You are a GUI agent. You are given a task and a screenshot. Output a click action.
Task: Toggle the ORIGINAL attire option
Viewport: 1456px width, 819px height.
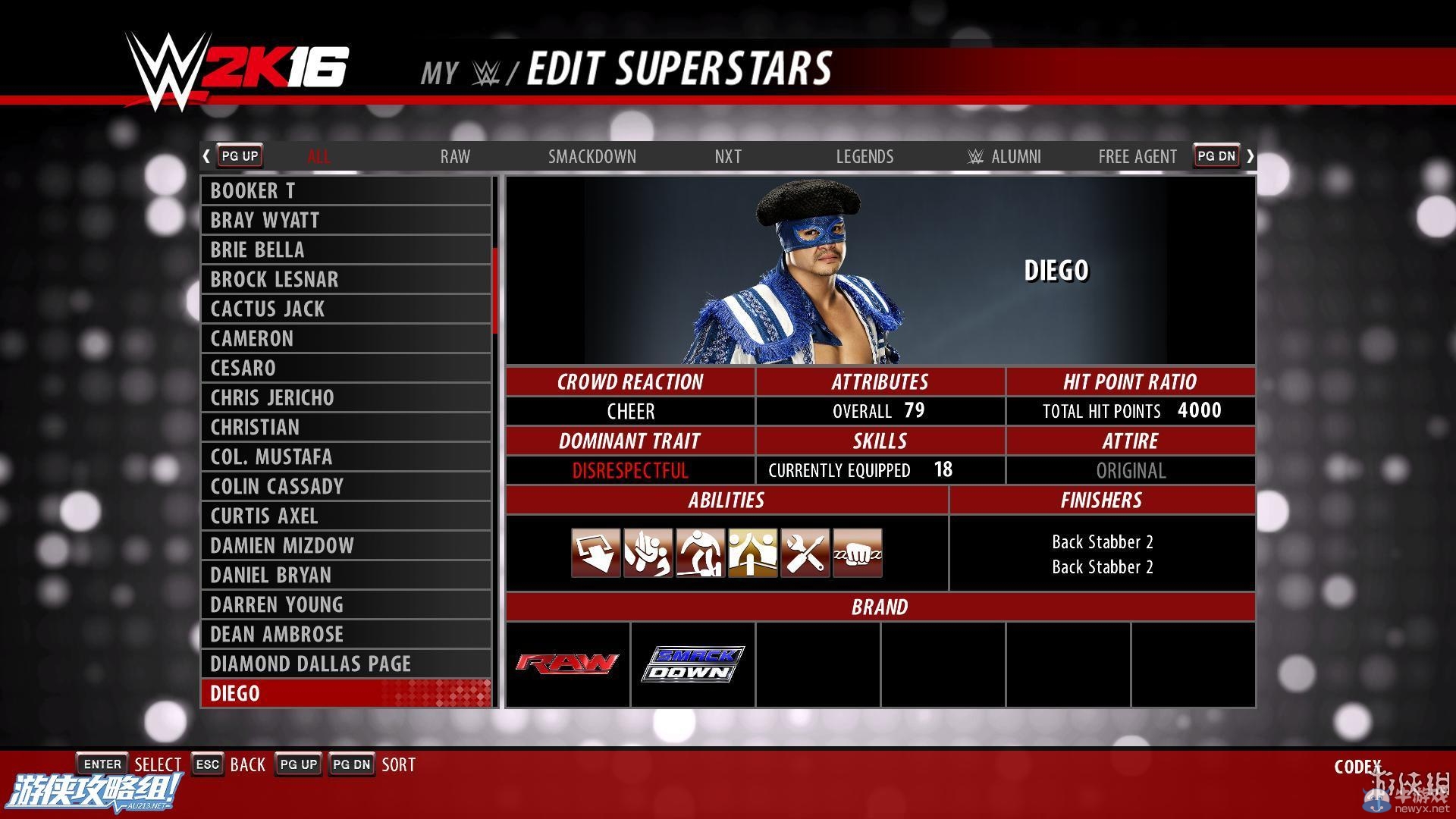1131,470
